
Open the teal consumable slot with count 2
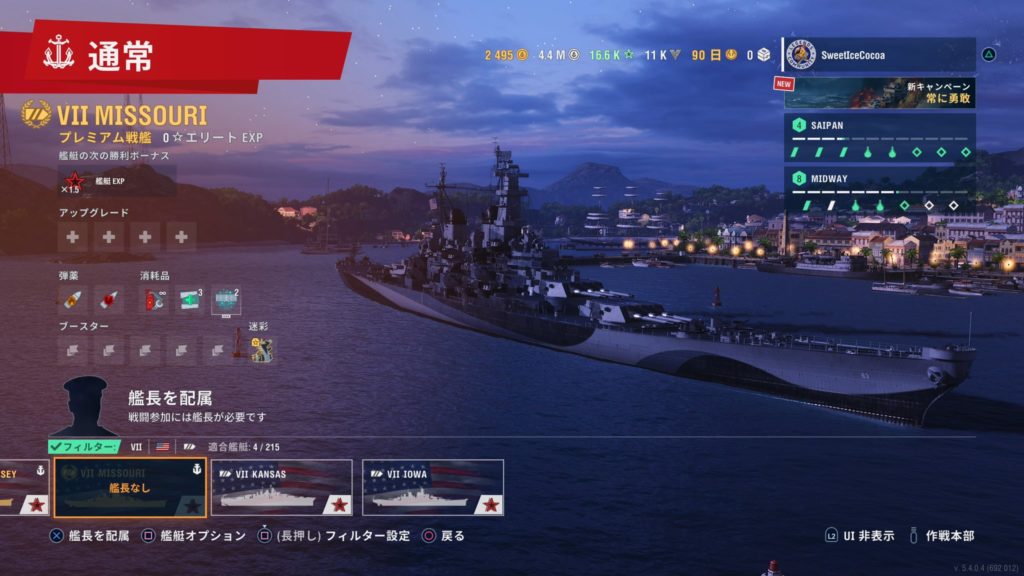tap(225, 299)
